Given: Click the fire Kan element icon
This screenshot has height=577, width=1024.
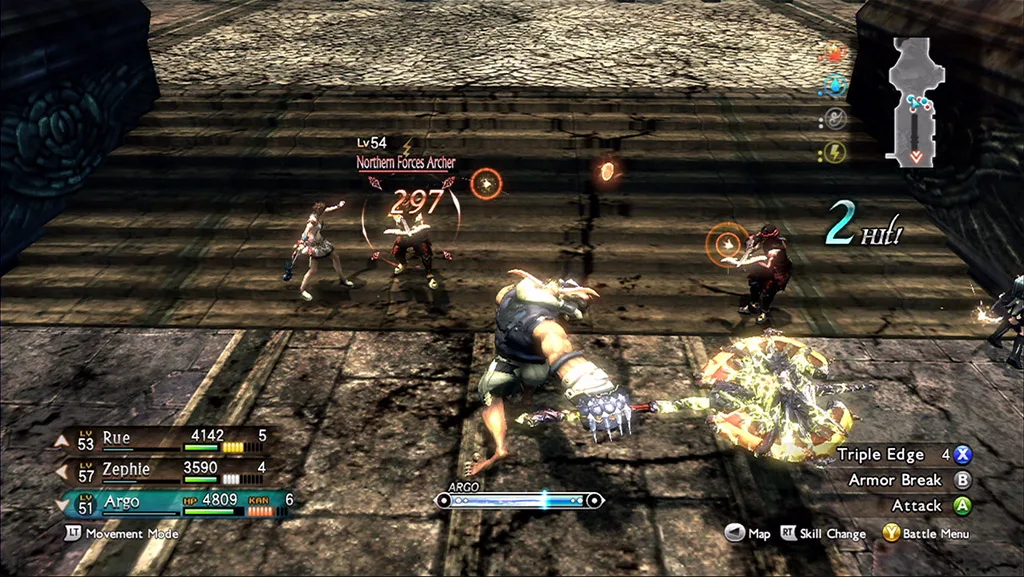Looking at the screenshot, I should click(834, 52).
